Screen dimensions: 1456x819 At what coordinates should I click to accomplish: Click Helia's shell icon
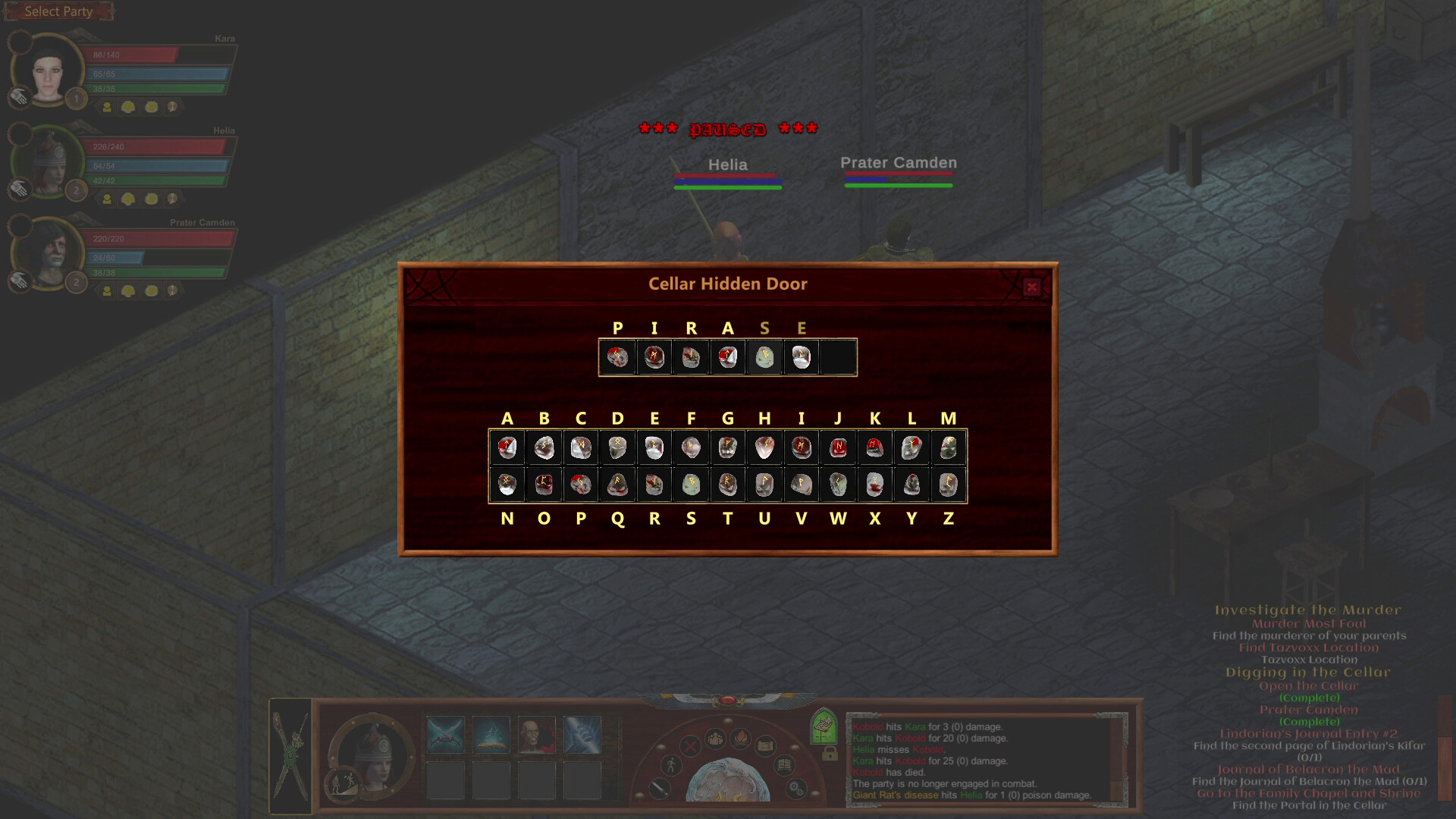151,199
